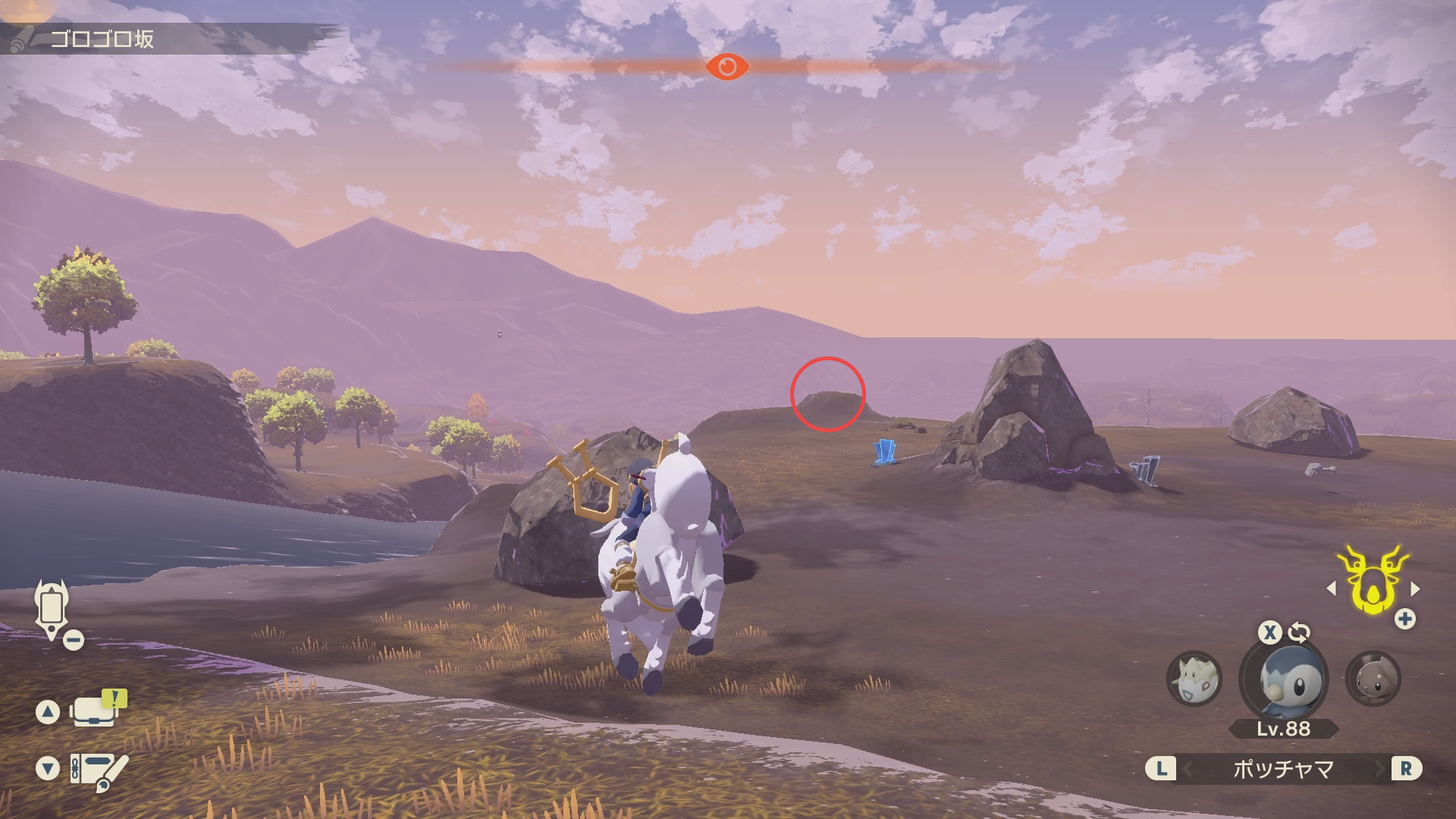Click the ゴロゴロ坂 location banner
The height and width of the screenshot is (819, 1456).
tap(102, 39)
